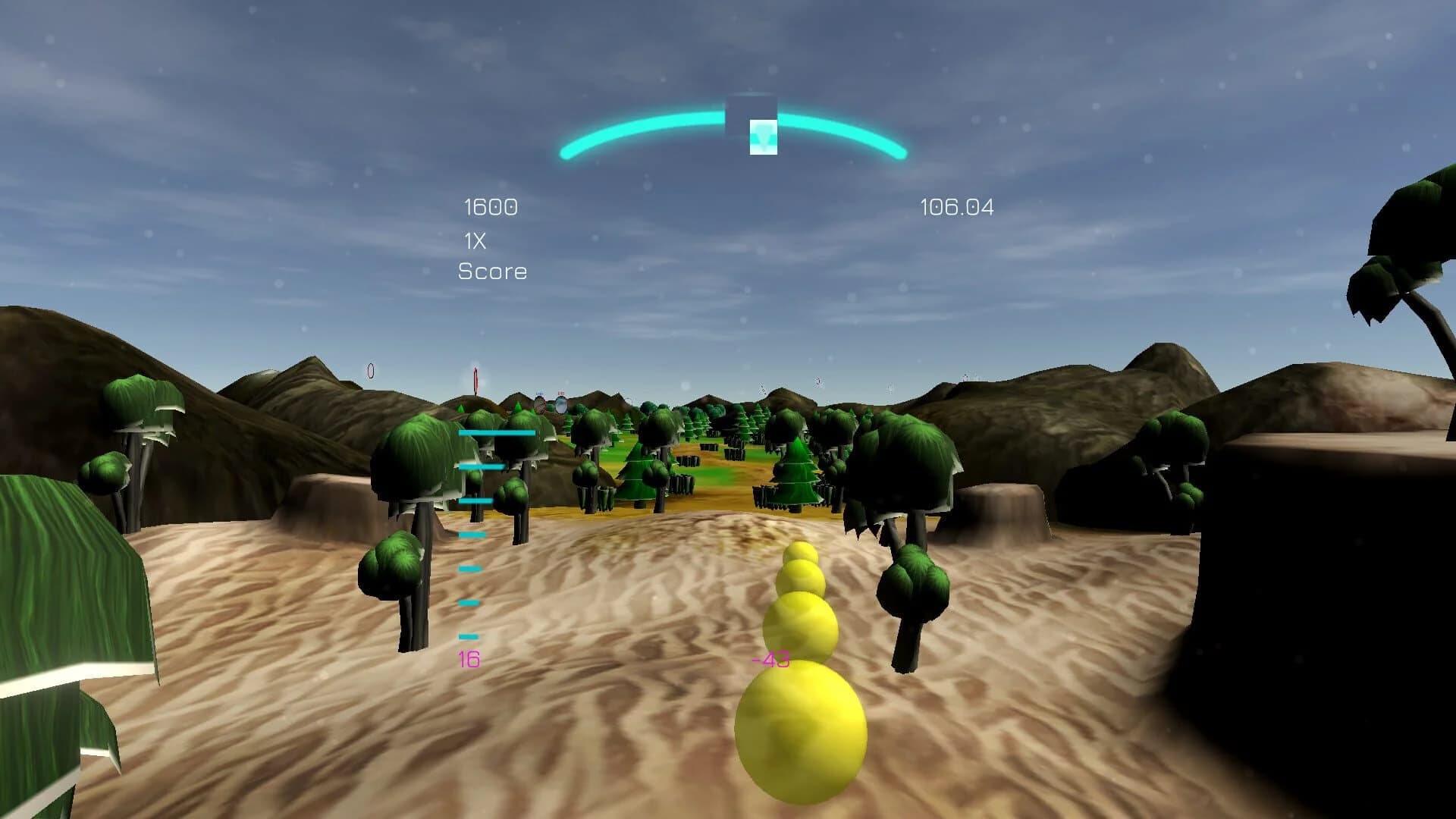Click the red ring checkpoint marker near the hills
1456x819 pixels.
(x=475, y=379)
